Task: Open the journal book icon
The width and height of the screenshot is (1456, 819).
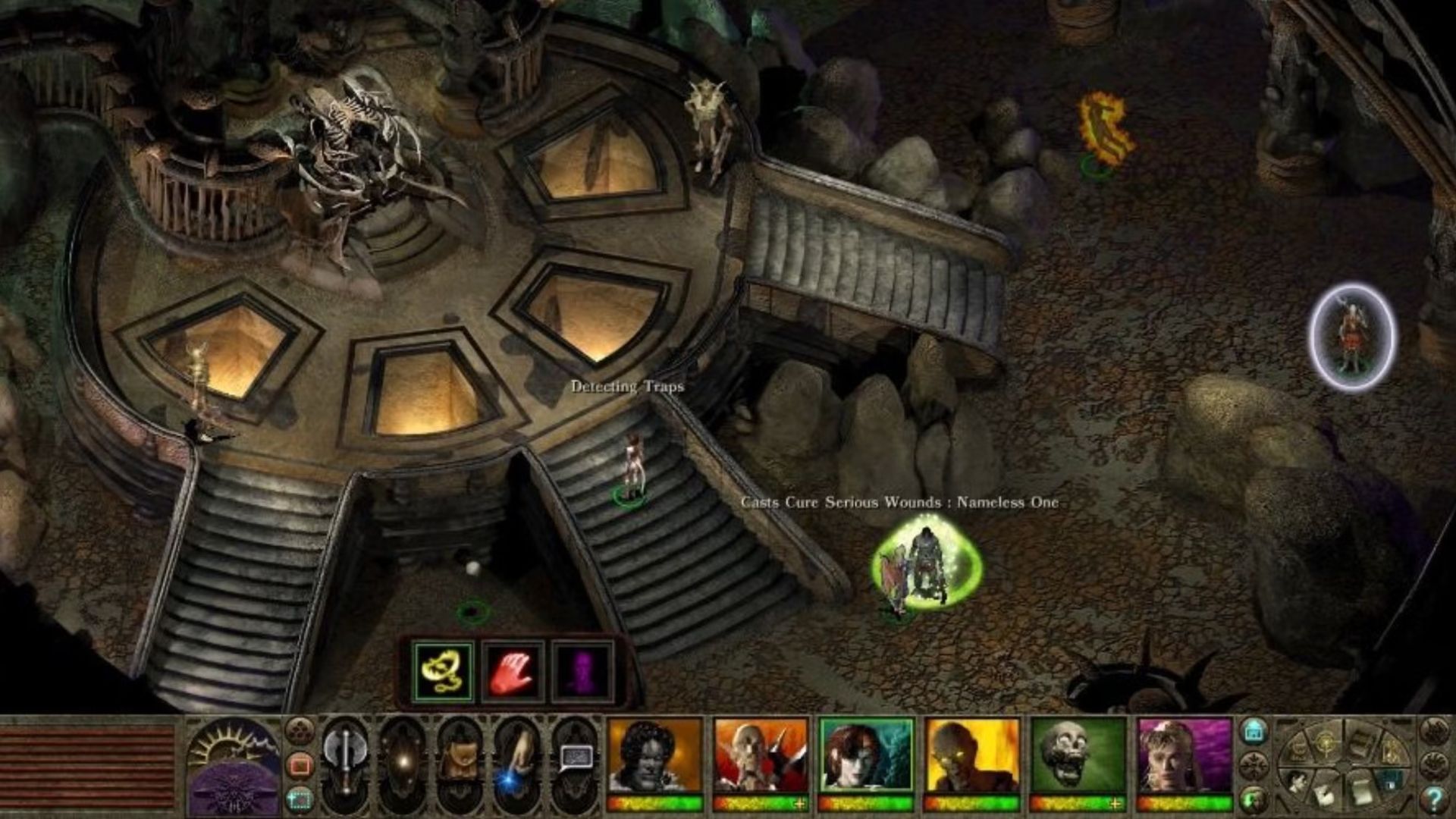Action: click(x=1360, y=742)
